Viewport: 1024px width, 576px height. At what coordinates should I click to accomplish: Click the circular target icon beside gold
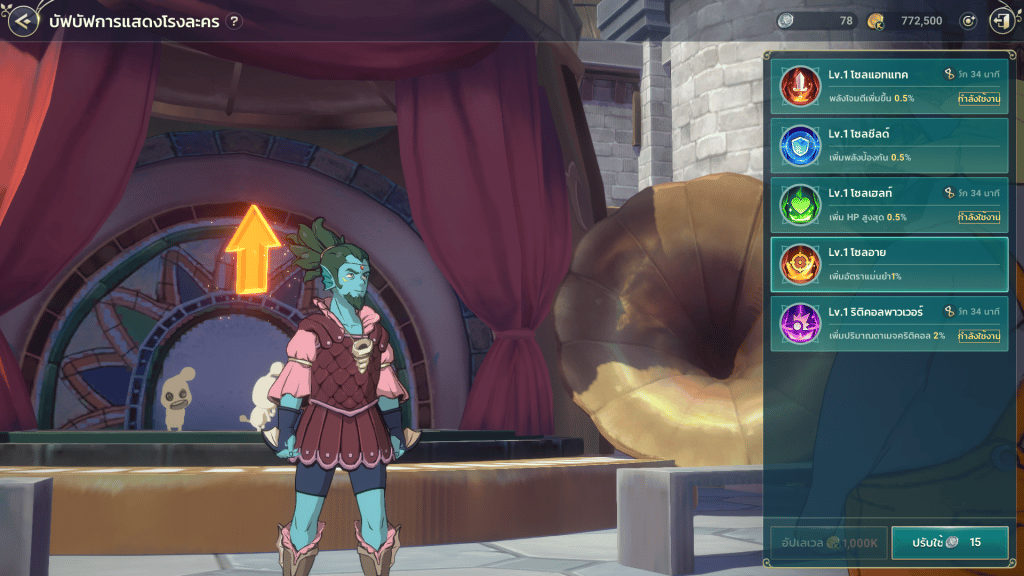967,21
